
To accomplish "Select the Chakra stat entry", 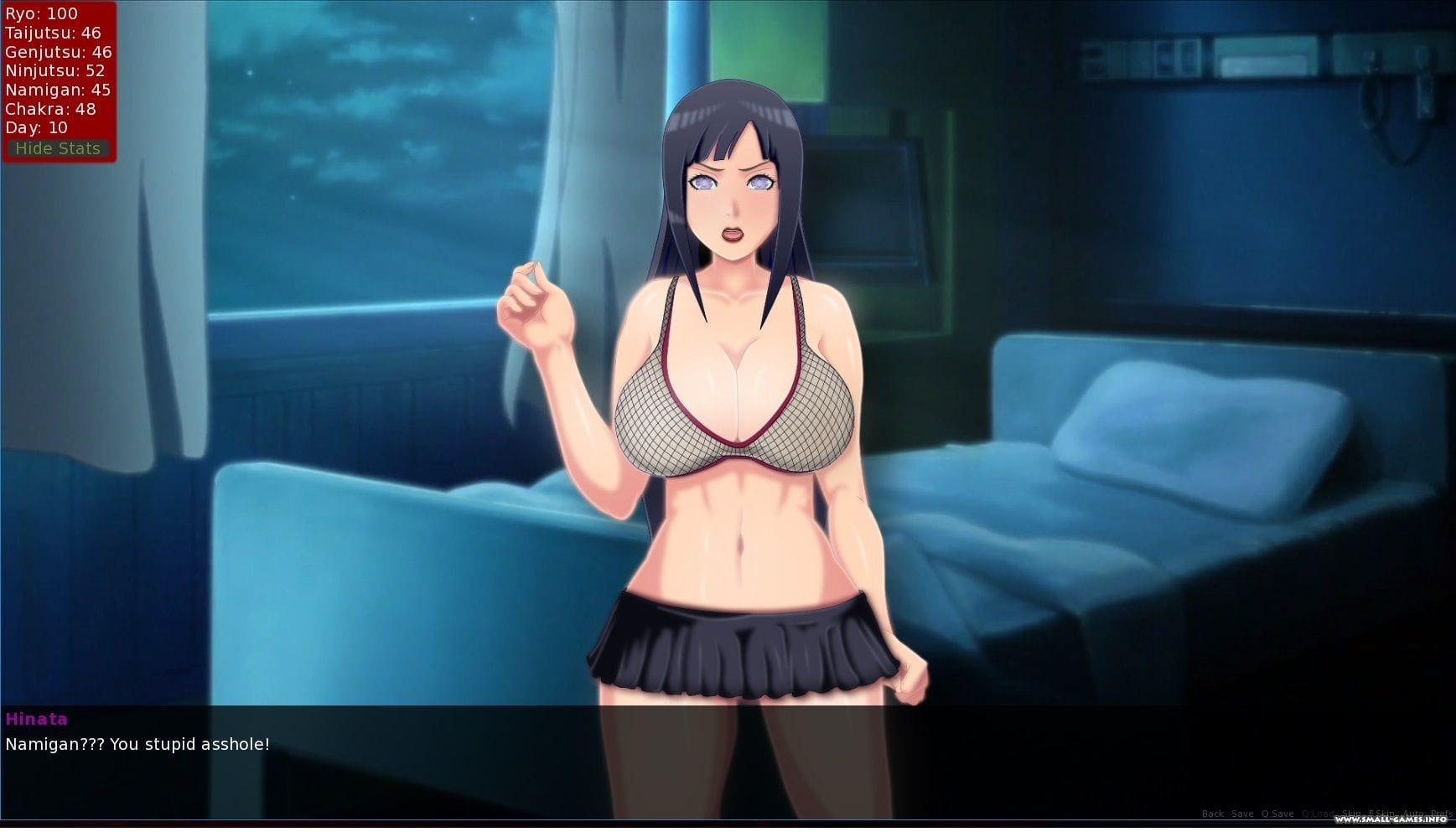I will point(49,109).
